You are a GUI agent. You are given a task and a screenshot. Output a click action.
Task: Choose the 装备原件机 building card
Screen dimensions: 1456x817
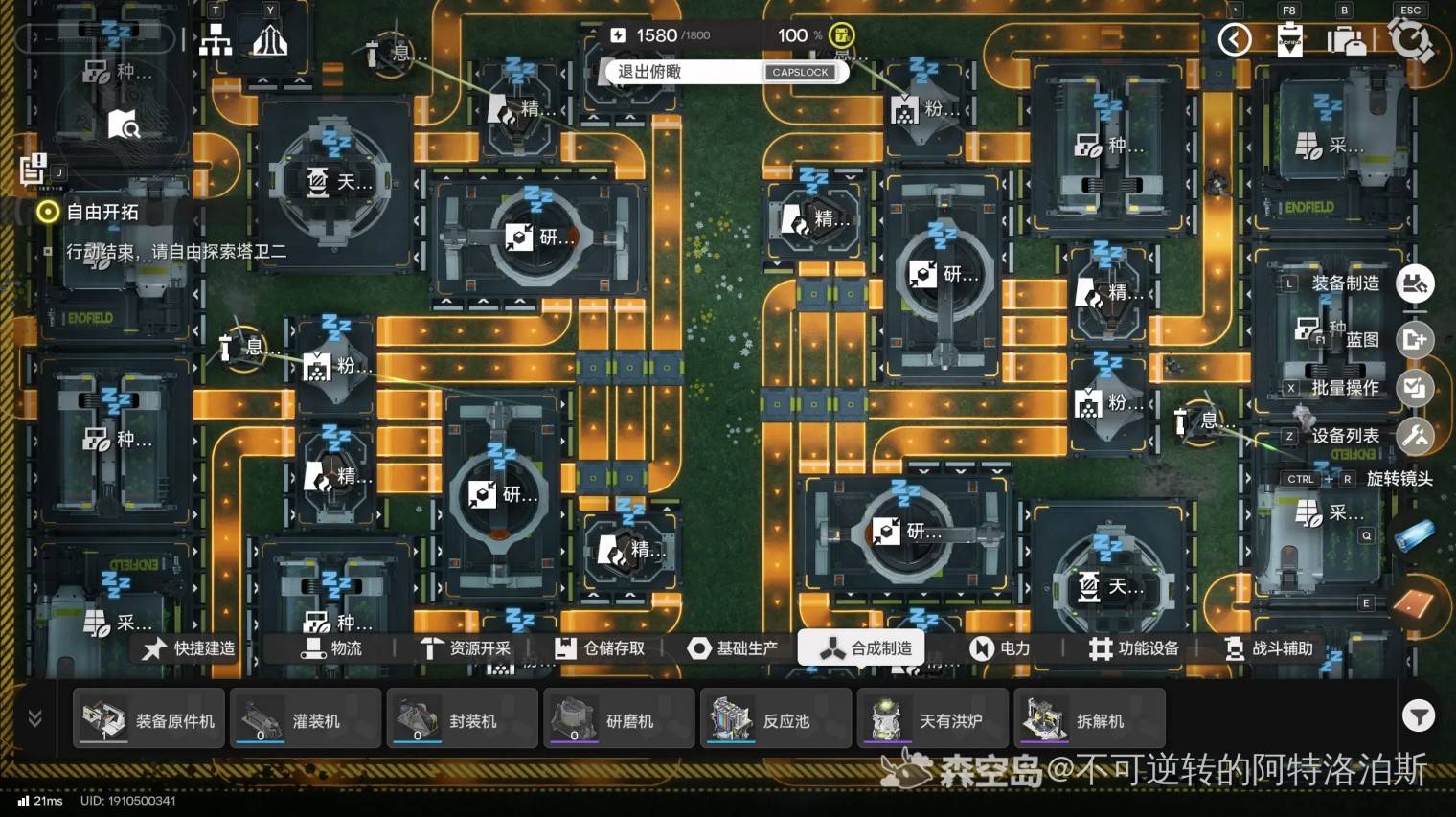[149, 718]
